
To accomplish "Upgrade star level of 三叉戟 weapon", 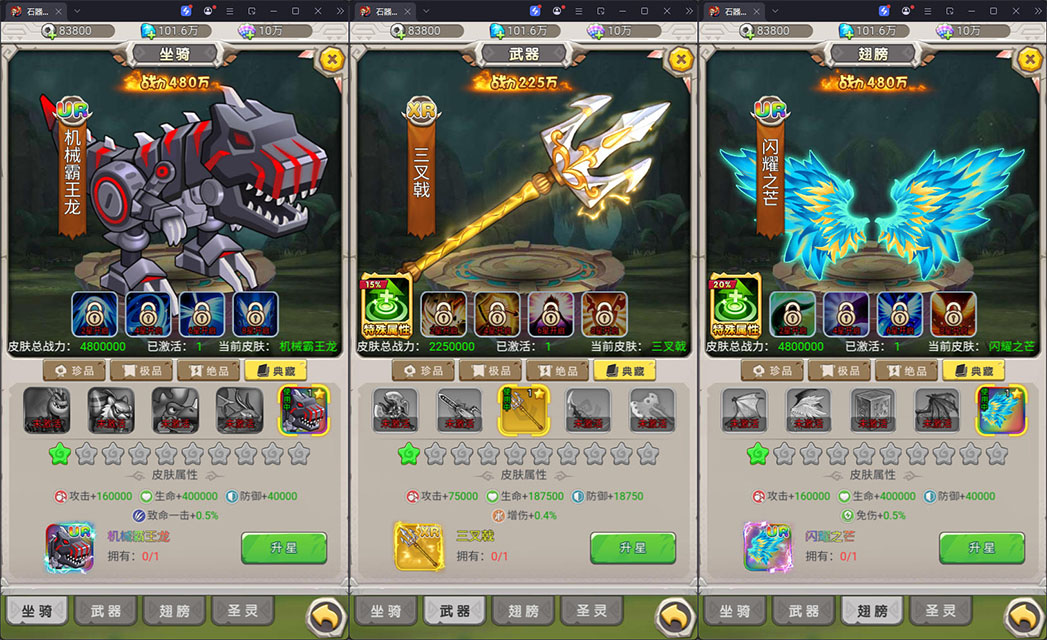I will [633, 548].
